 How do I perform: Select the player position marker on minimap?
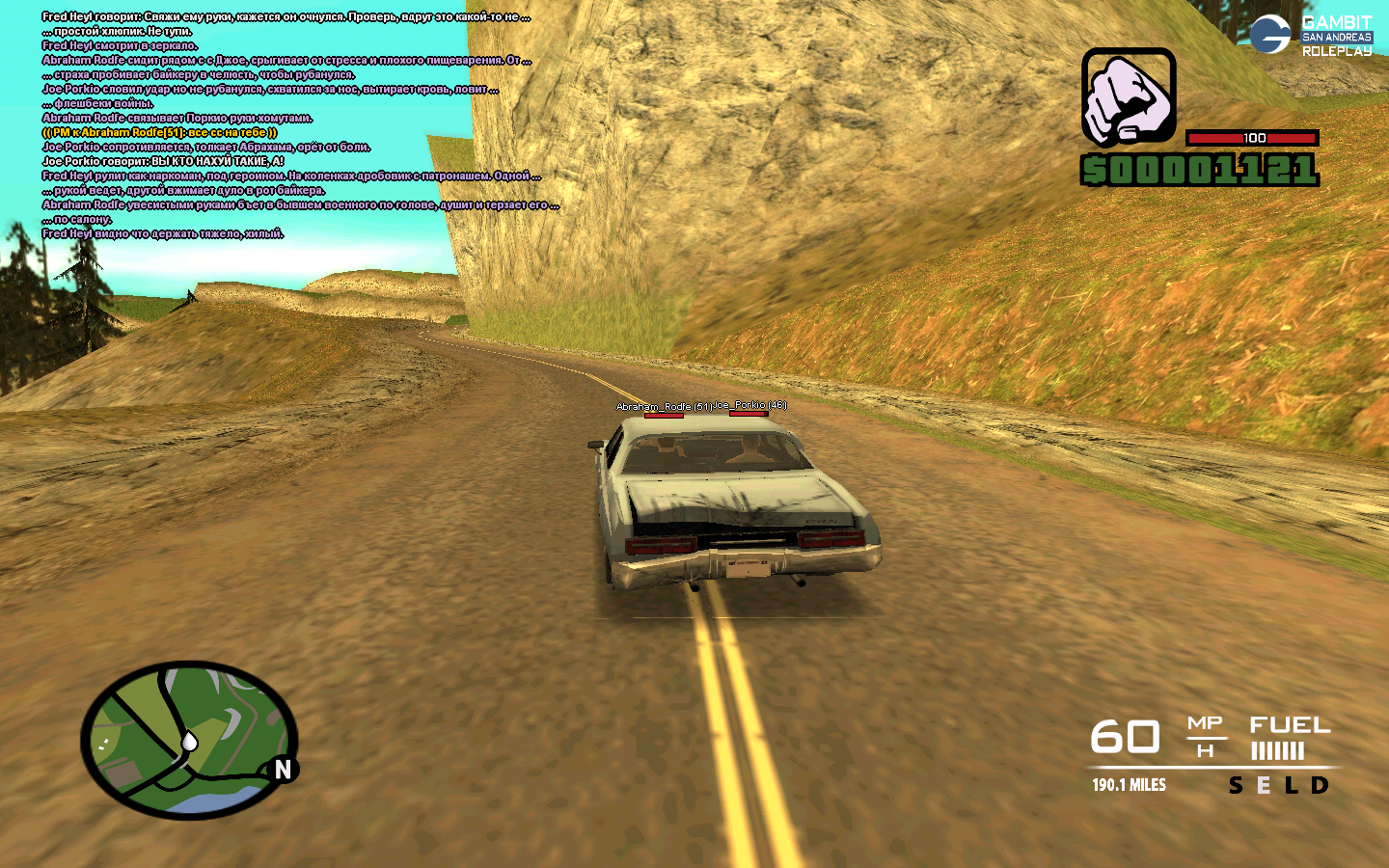point(190,741)
